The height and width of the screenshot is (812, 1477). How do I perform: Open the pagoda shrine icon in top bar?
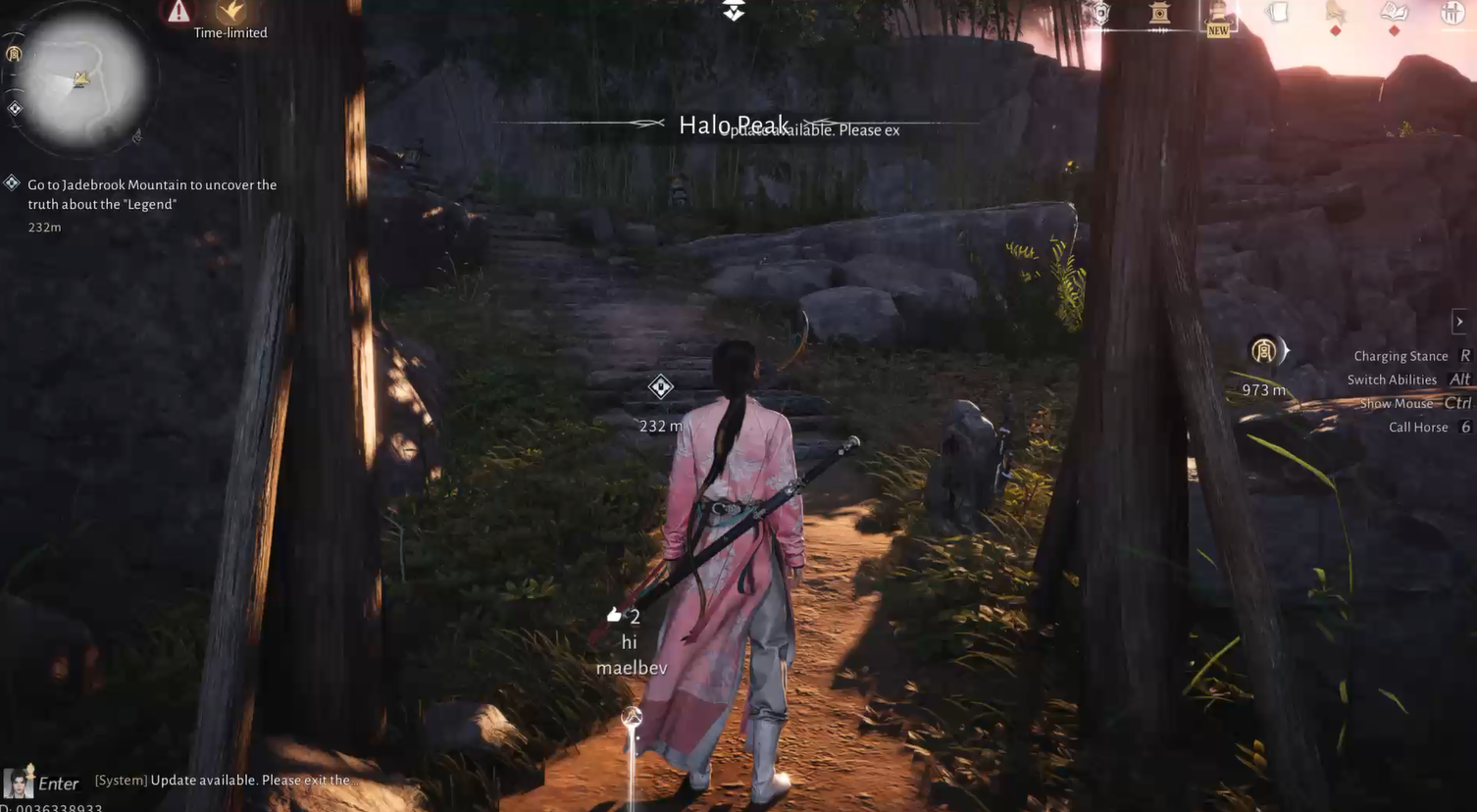click(1159, 12)
